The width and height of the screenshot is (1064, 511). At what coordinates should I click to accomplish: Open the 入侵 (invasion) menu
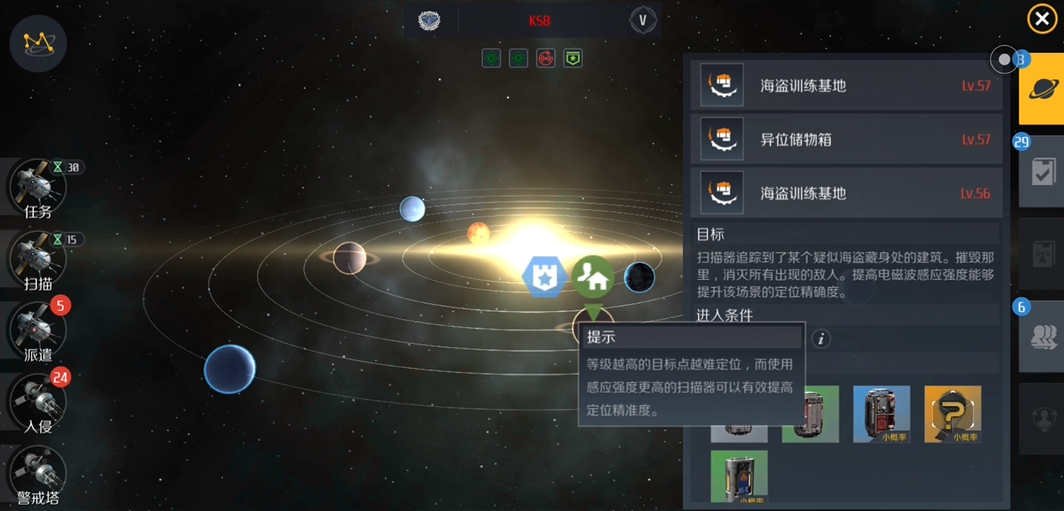point(38,402)
